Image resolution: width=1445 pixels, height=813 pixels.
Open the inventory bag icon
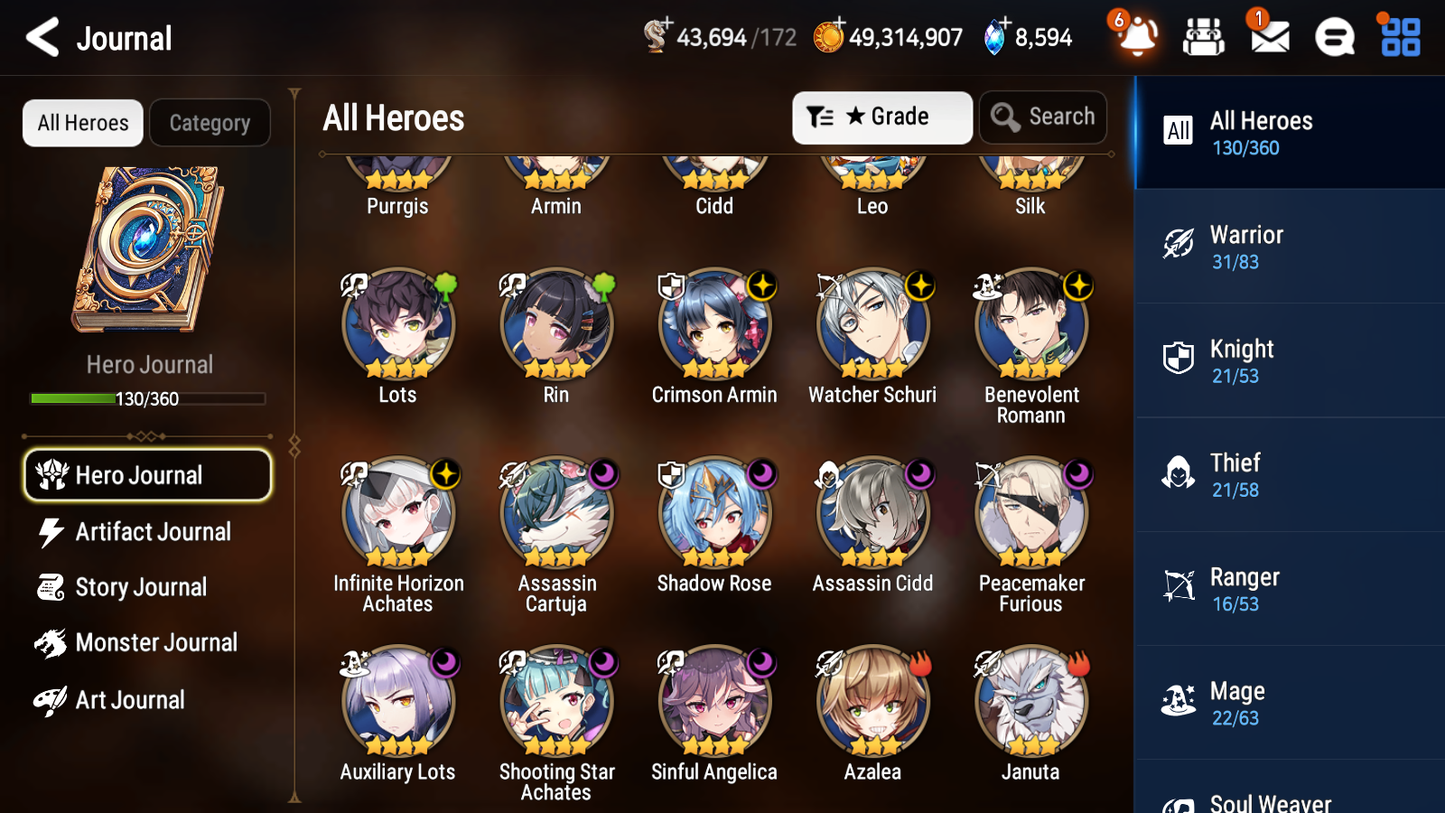(x=1203, y=36)
